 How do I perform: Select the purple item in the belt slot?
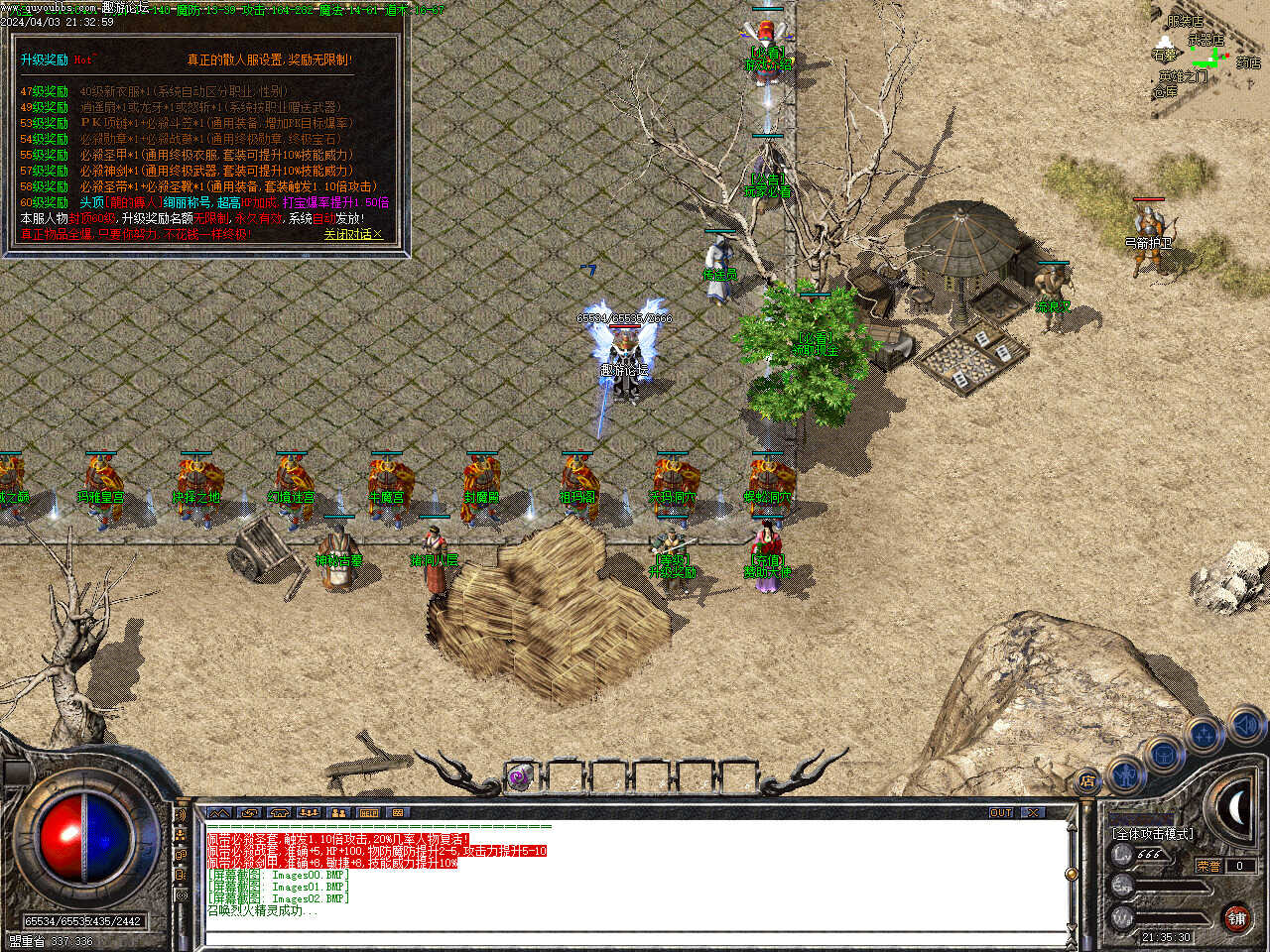(519, 777)
